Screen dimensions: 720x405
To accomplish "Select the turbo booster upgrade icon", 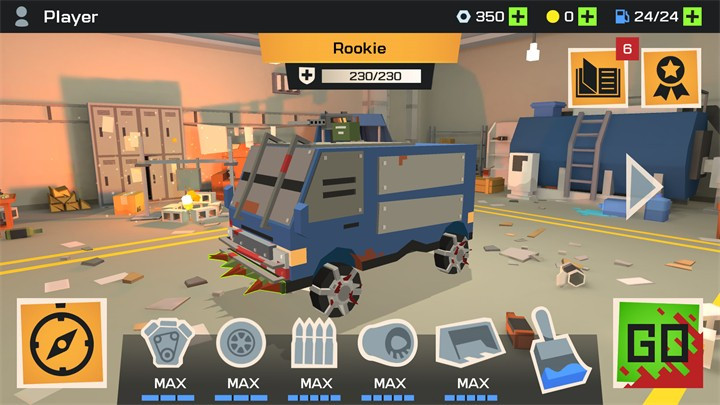I will click(389, 345).
